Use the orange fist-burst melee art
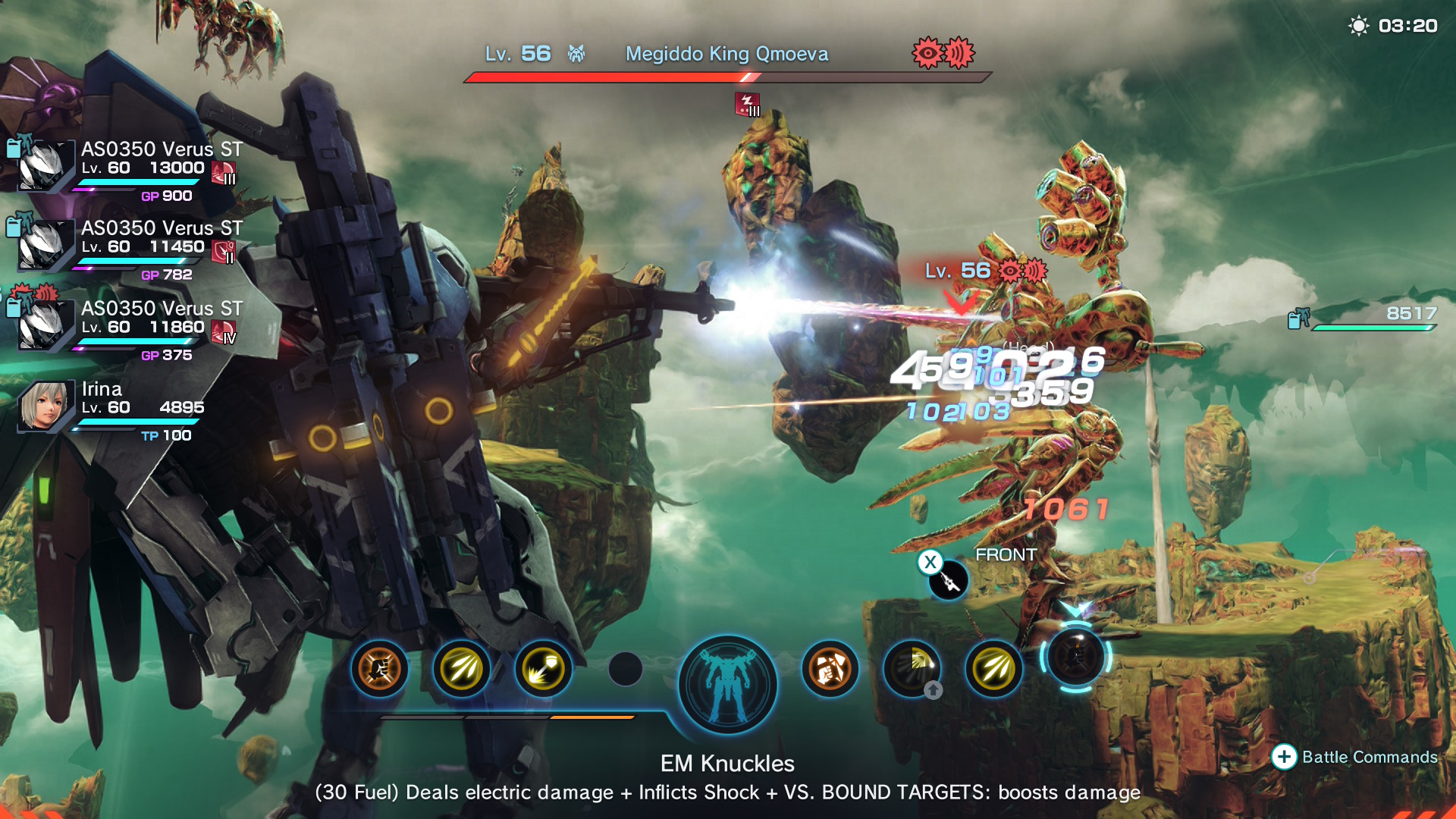1456x819 pixels. coord(379,669)
